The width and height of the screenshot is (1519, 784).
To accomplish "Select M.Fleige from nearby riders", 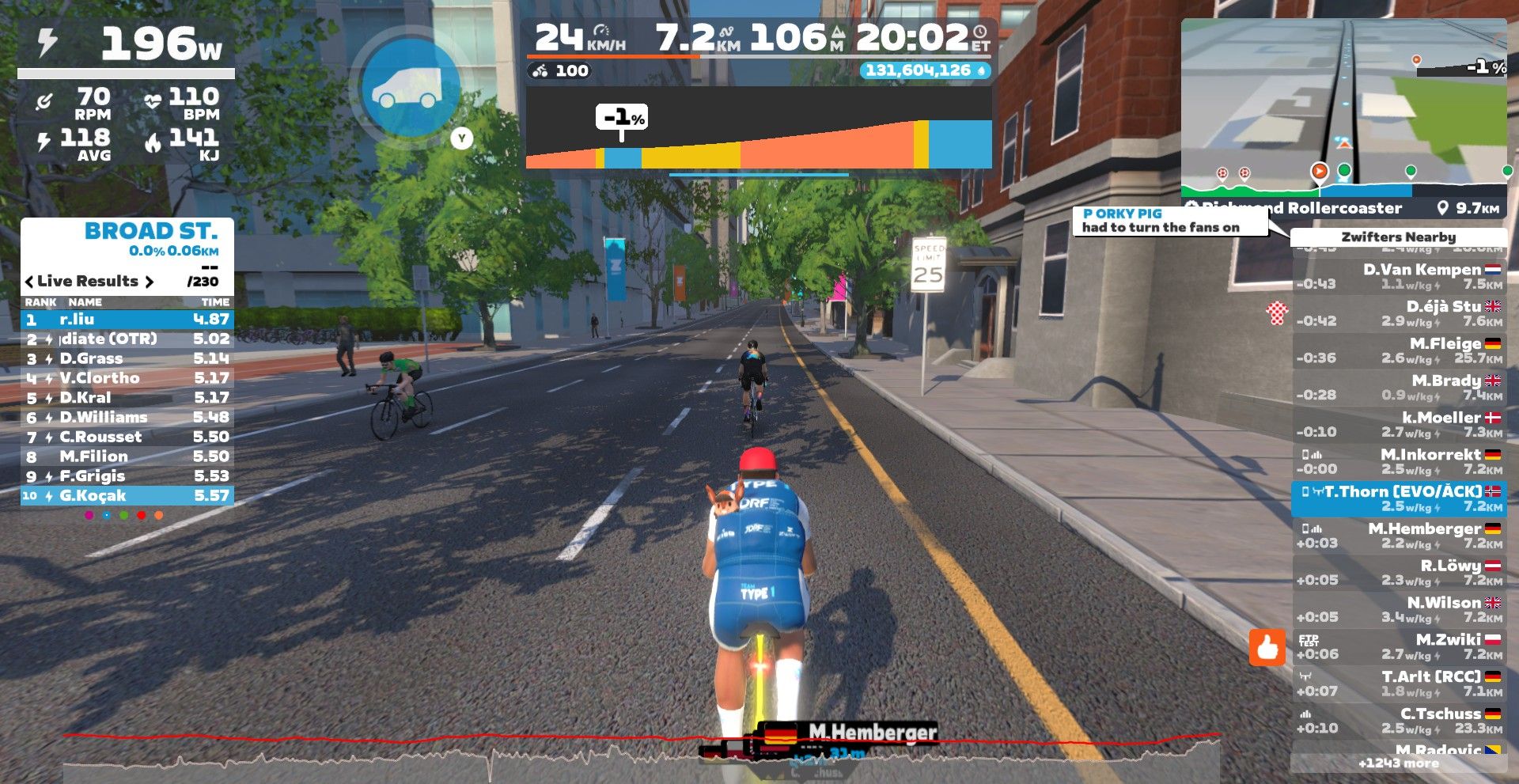I will click(1399, 350).
